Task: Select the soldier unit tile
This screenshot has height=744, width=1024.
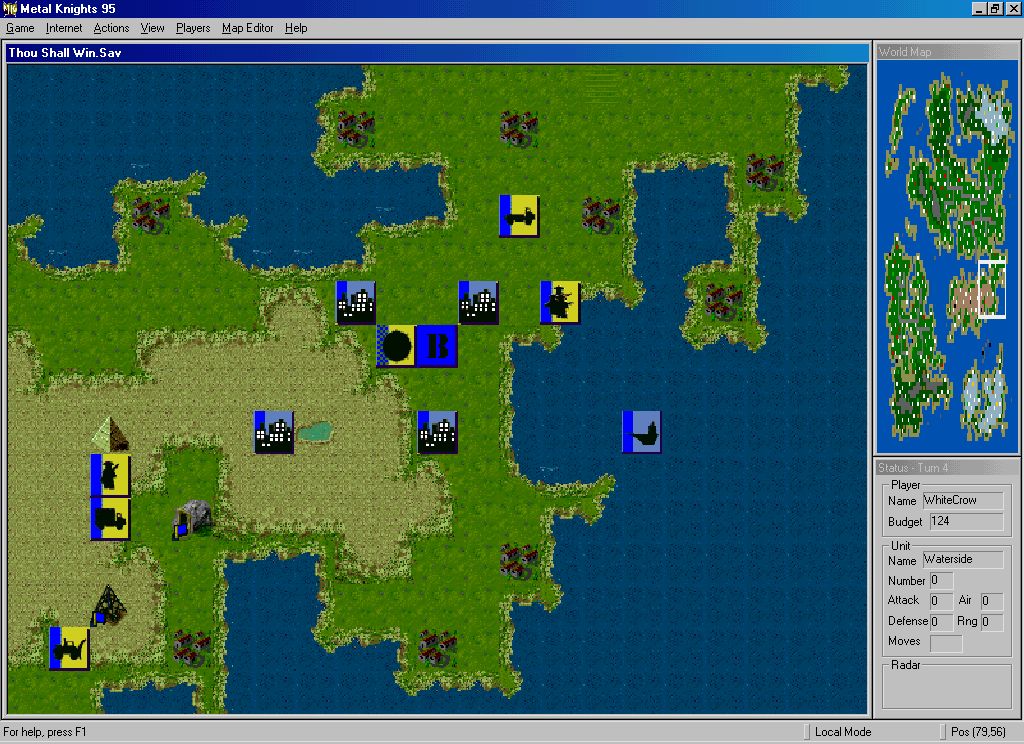Action: [110, 474]
